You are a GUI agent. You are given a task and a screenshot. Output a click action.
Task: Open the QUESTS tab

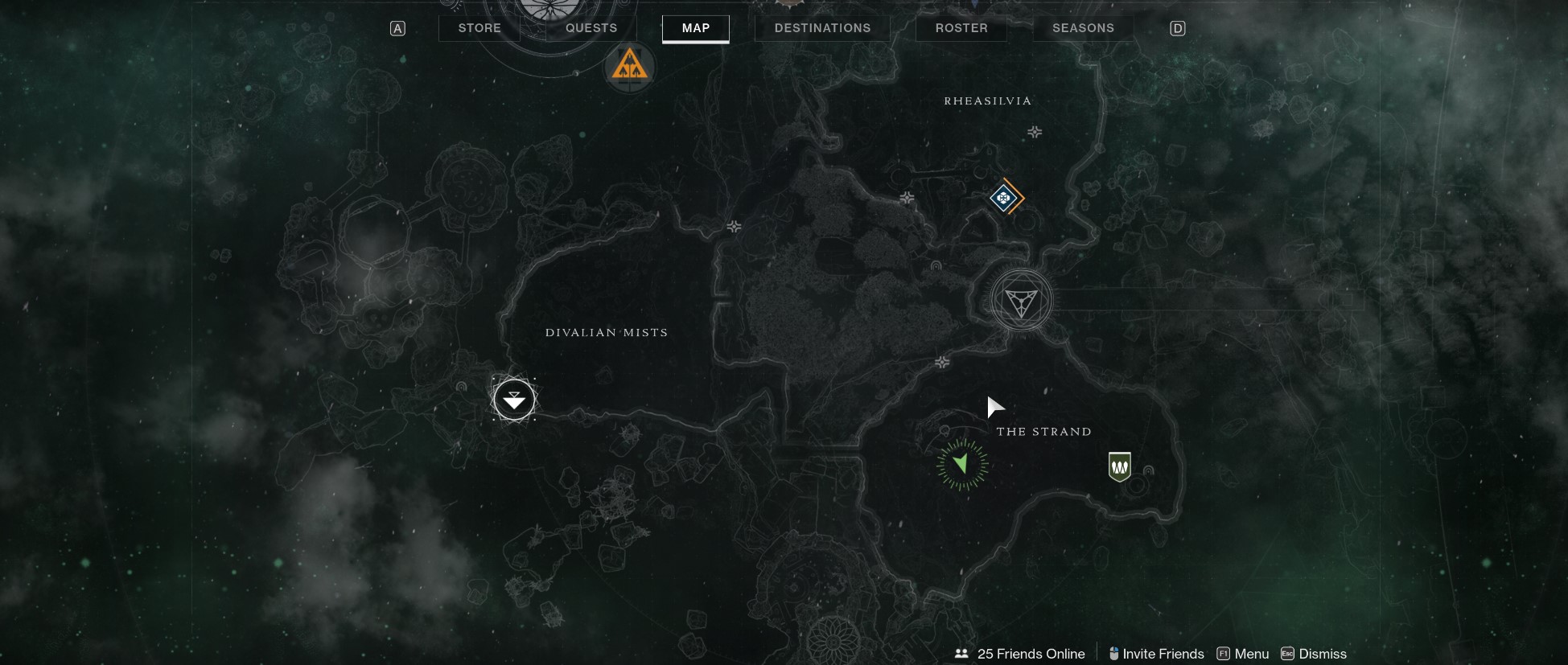coord(591,27)
